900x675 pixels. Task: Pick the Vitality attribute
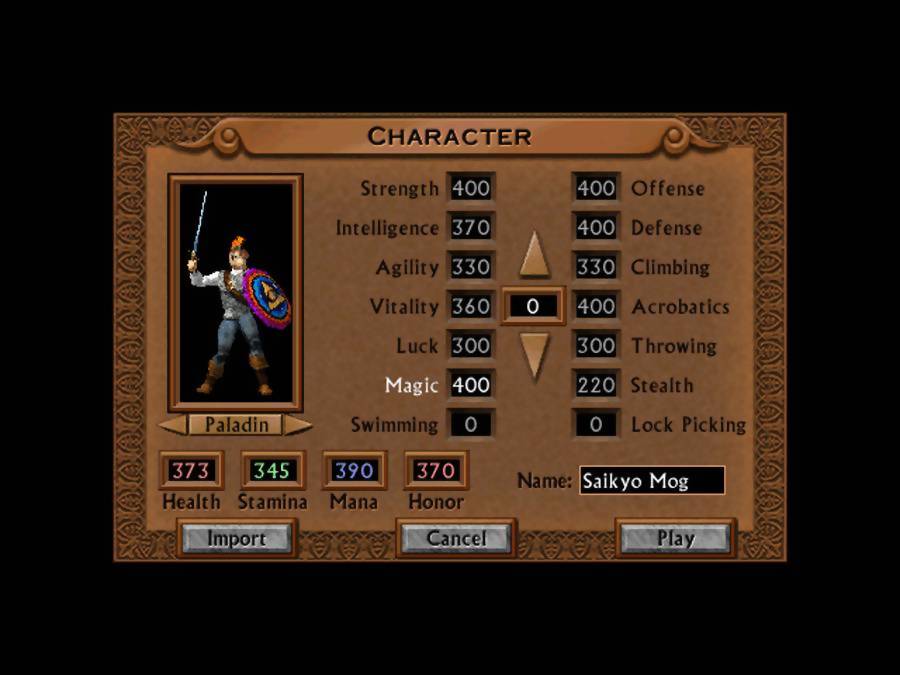pos(404,307)
